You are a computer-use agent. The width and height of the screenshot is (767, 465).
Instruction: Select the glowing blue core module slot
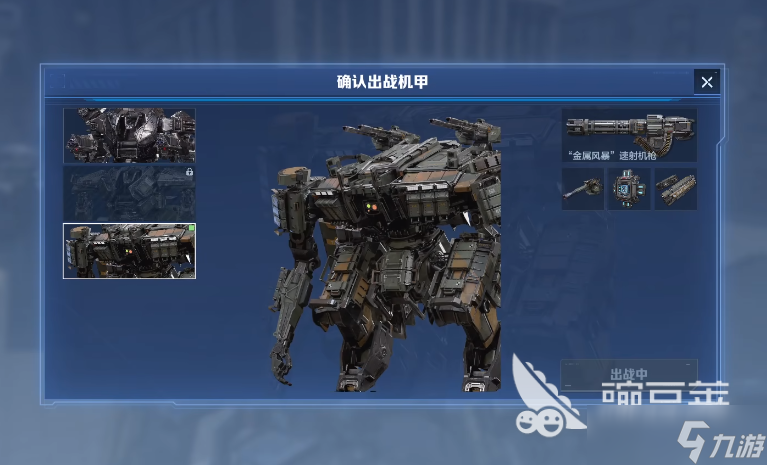pos(629,188)
